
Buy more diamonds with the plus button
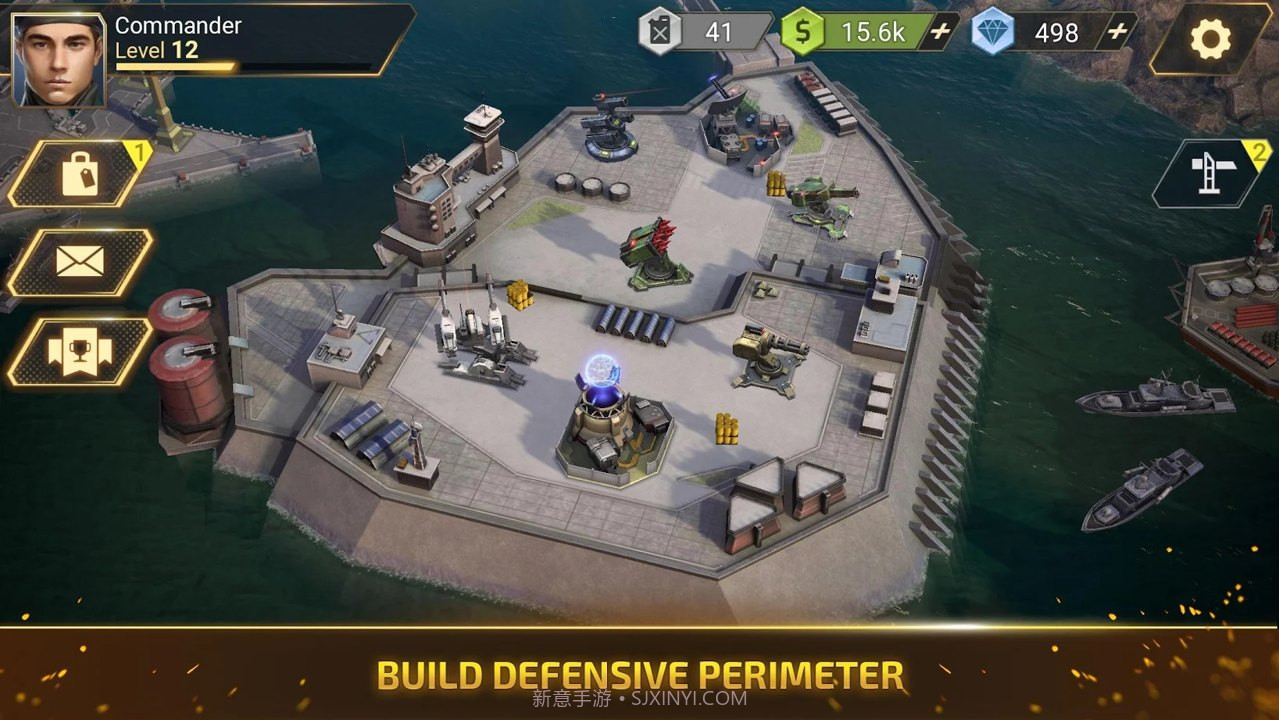click(1117, 32)
